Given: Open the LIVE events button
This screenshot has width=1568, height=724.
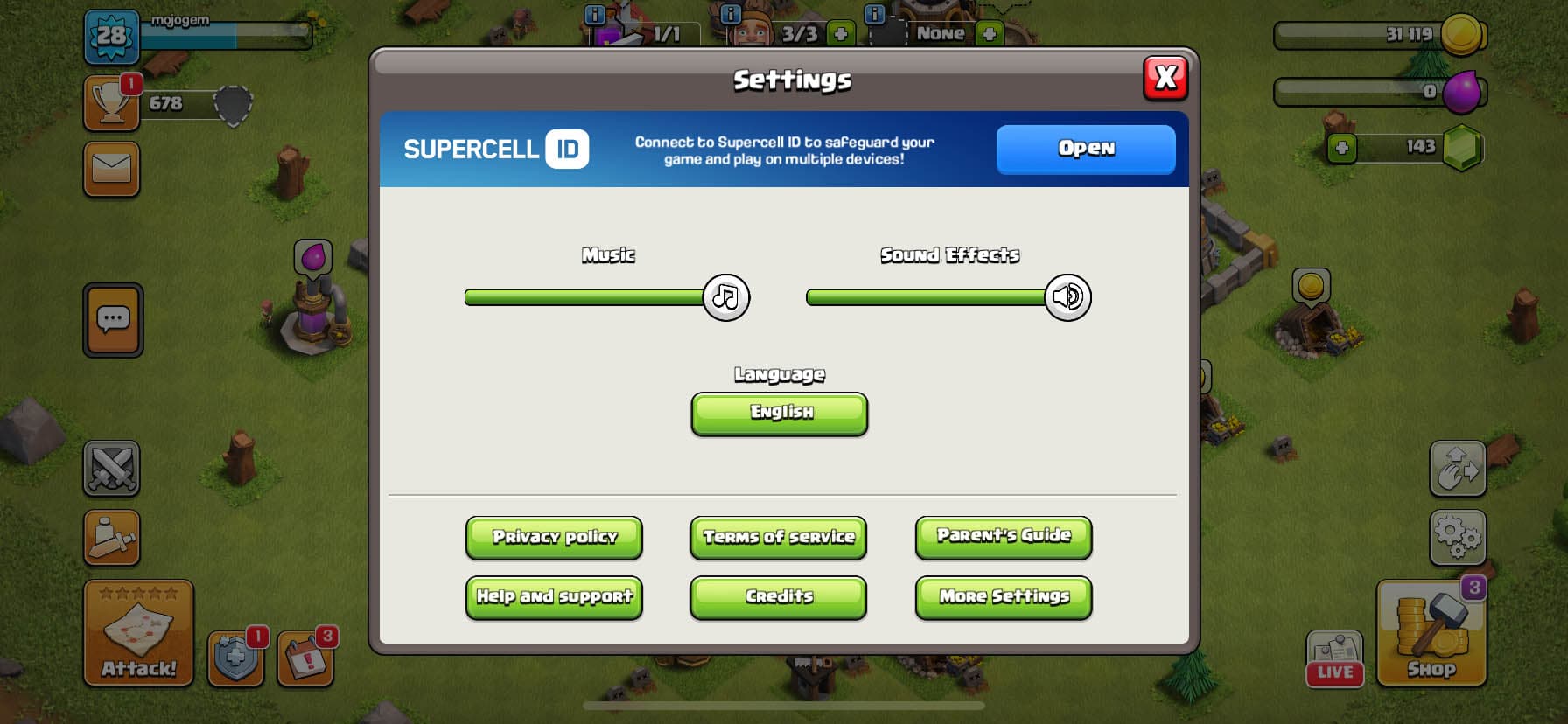Looking at the screenshot, I should pyautogui.click(x=1334, y=658).
